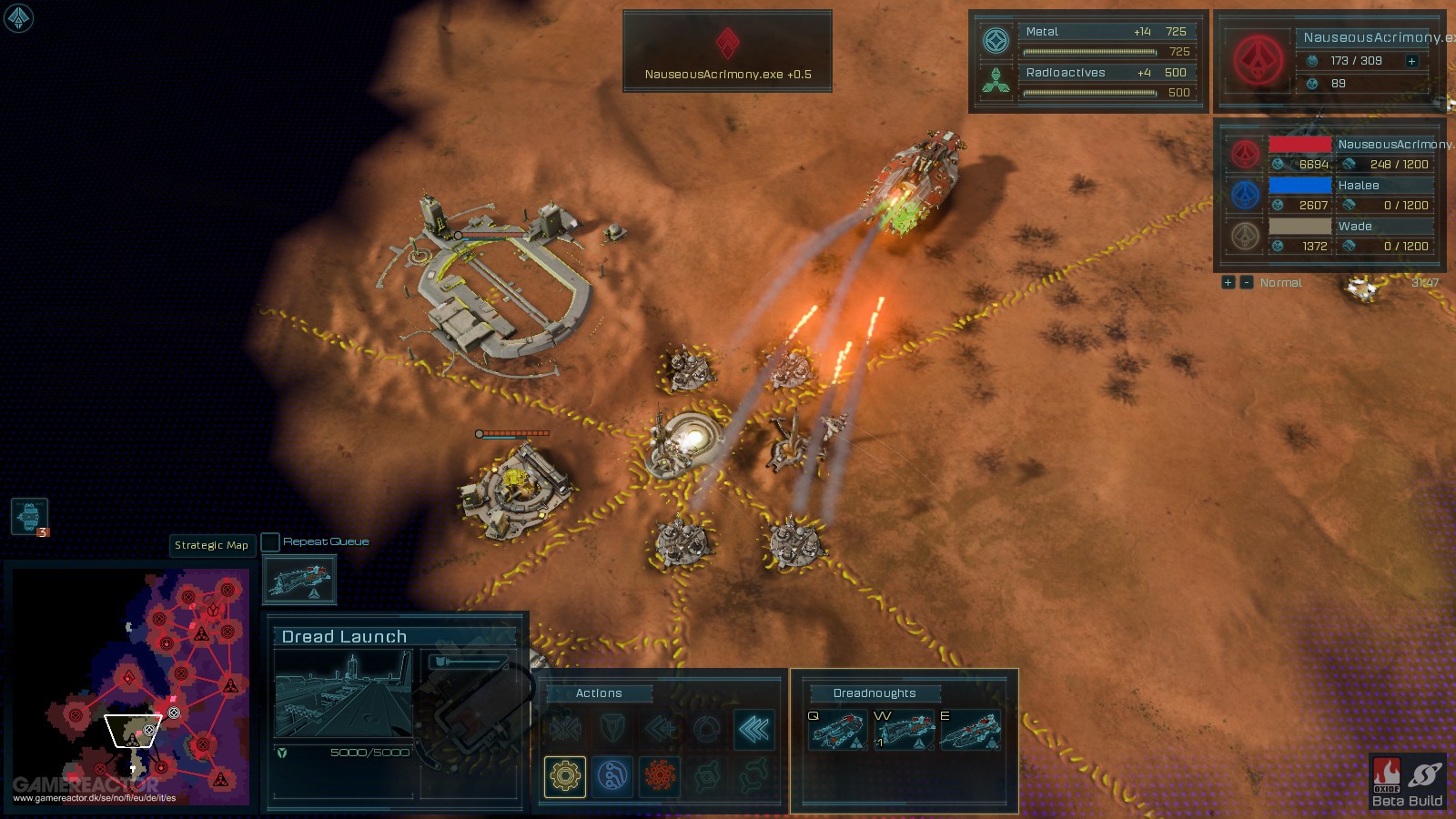The image size is (1456, 819).
Task: Click the Metal resource icon
Action: [x=997, y=38]
